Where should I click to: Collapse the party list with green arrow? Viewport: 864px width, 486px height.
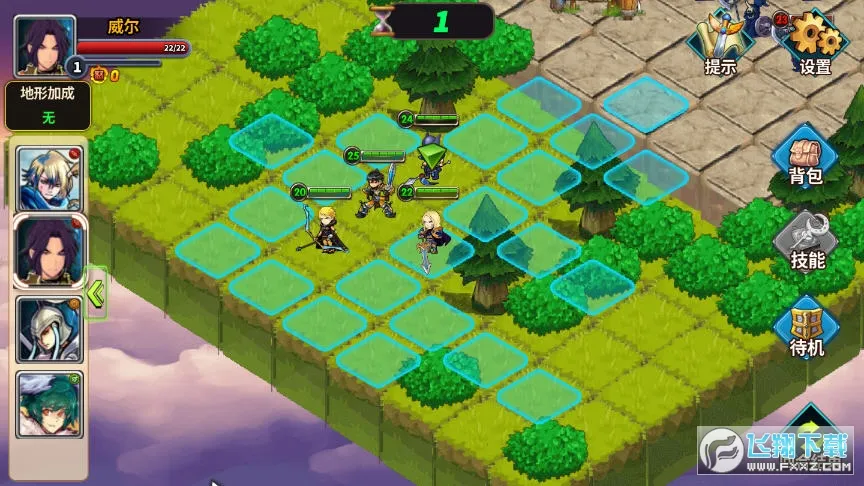click(x=97, y=293)
